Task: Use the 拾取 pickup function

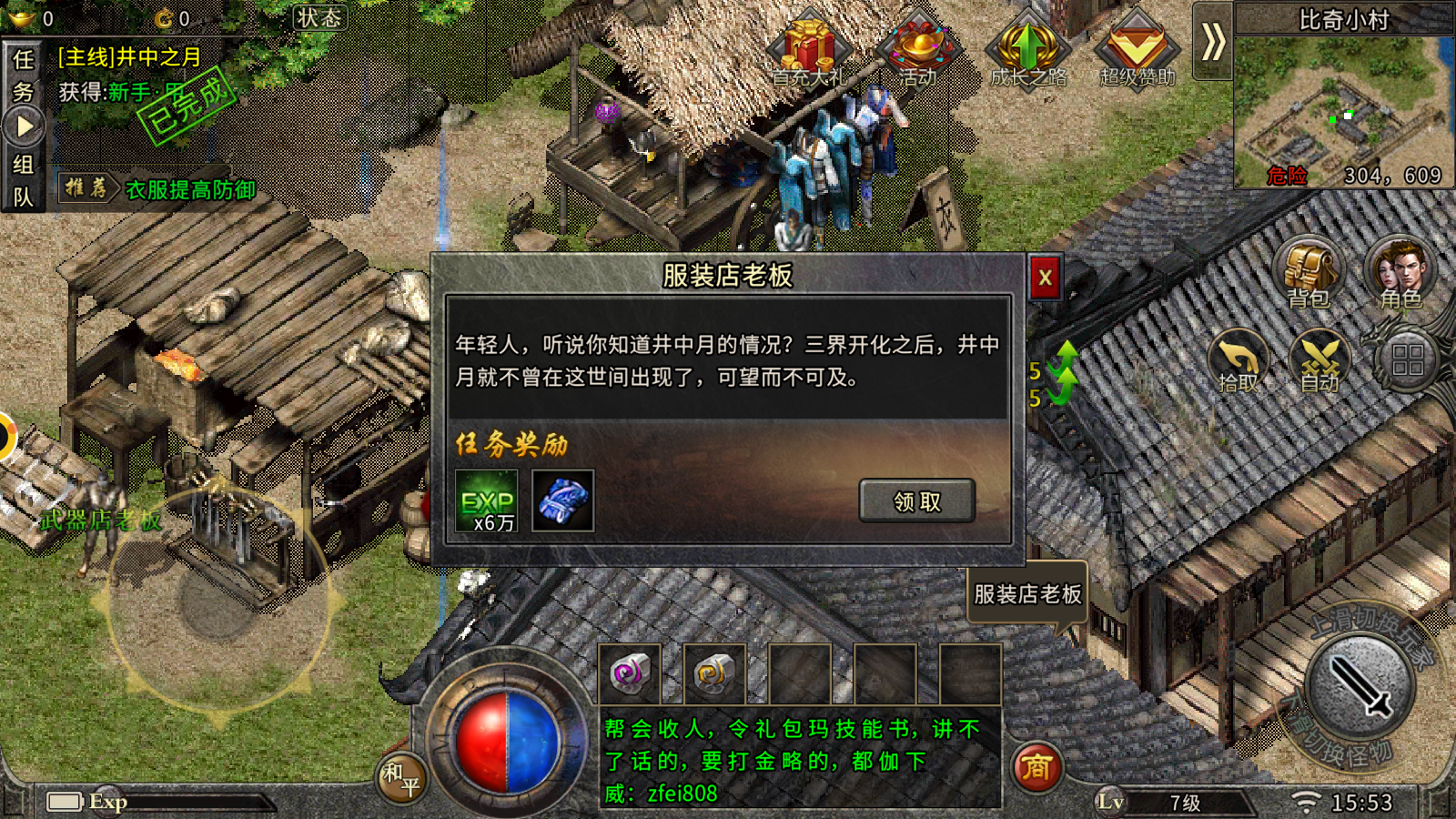Action: (x=1239, y=361)
